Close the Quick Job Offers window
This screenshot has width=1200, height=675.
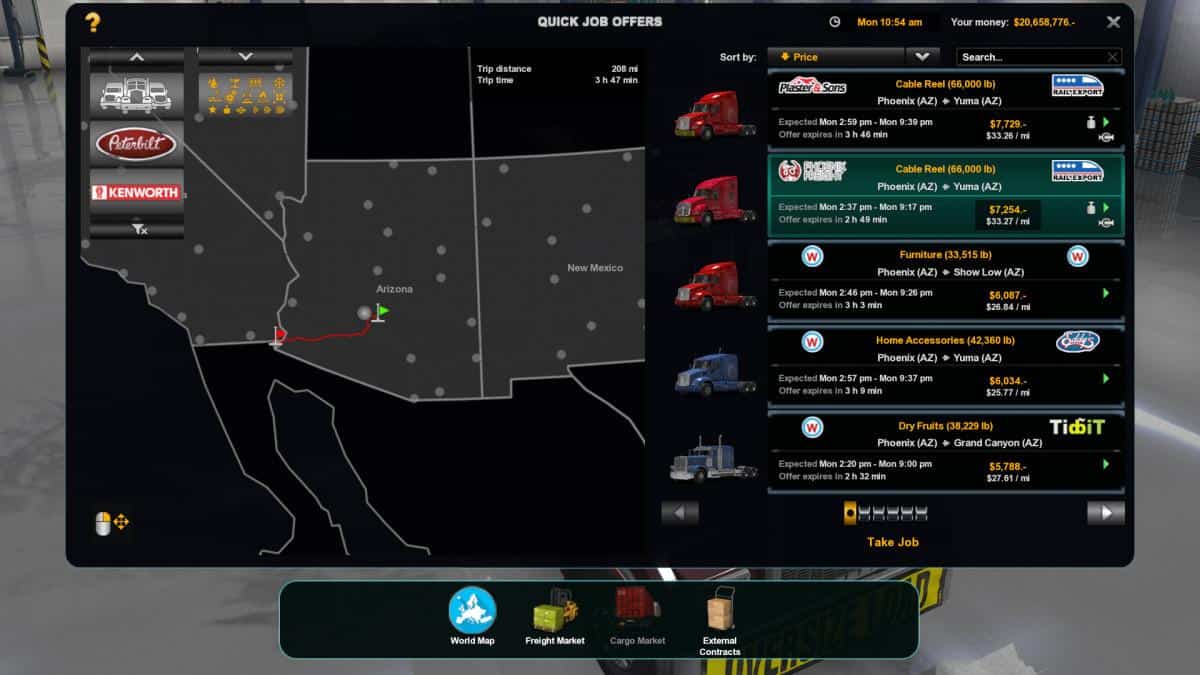(1113, 22)
